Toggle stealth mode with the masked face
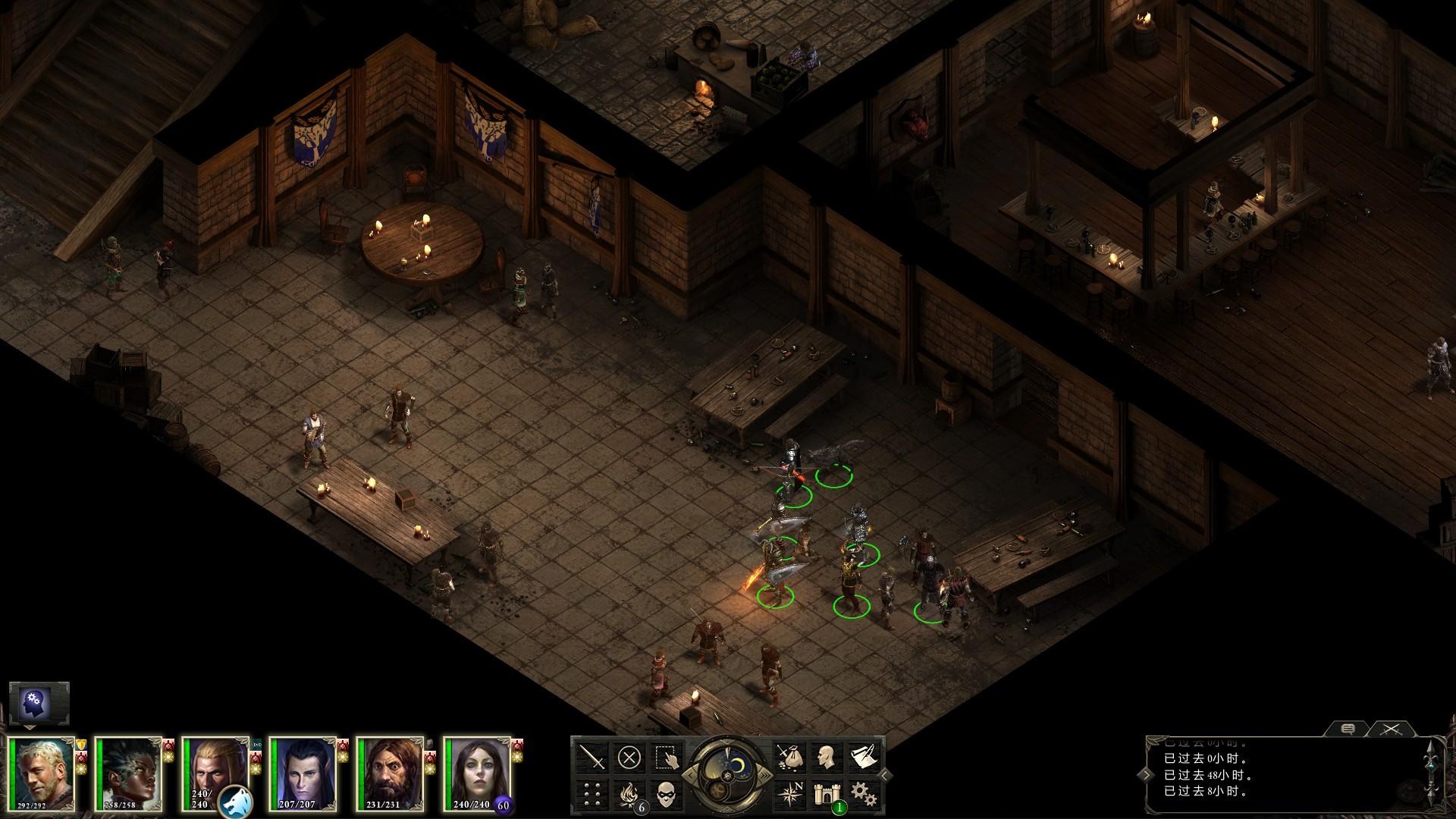Screen dimensions: 1456x819 [666, 794]
